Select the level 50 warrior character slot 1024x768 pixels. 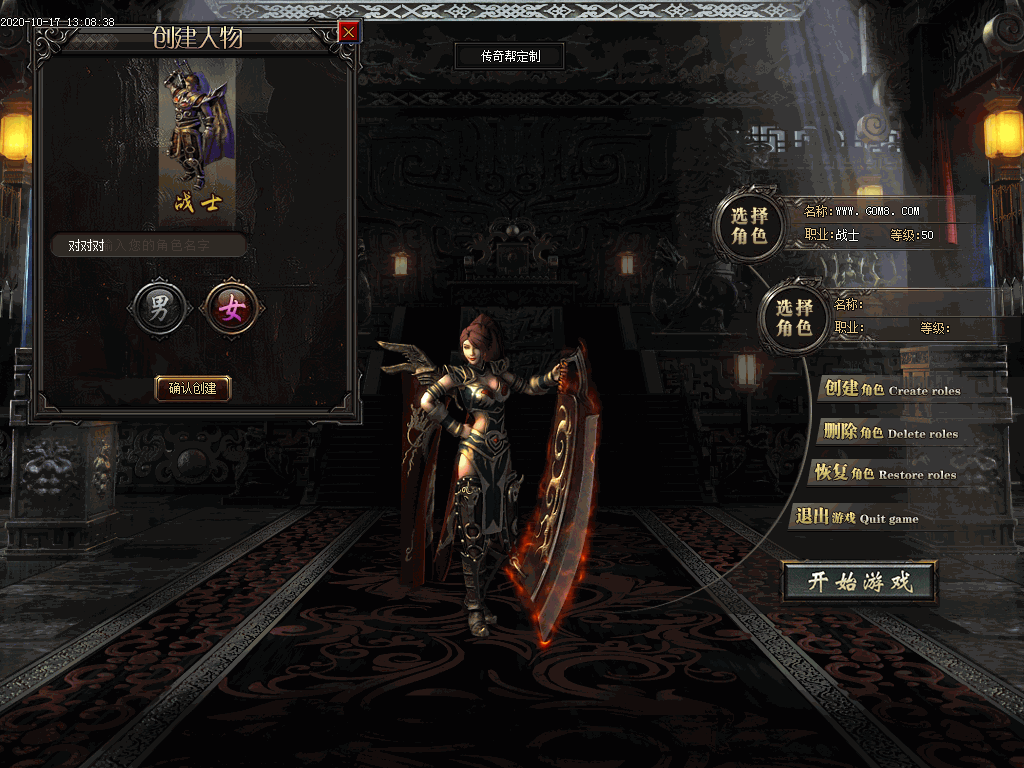pos(749,225)
